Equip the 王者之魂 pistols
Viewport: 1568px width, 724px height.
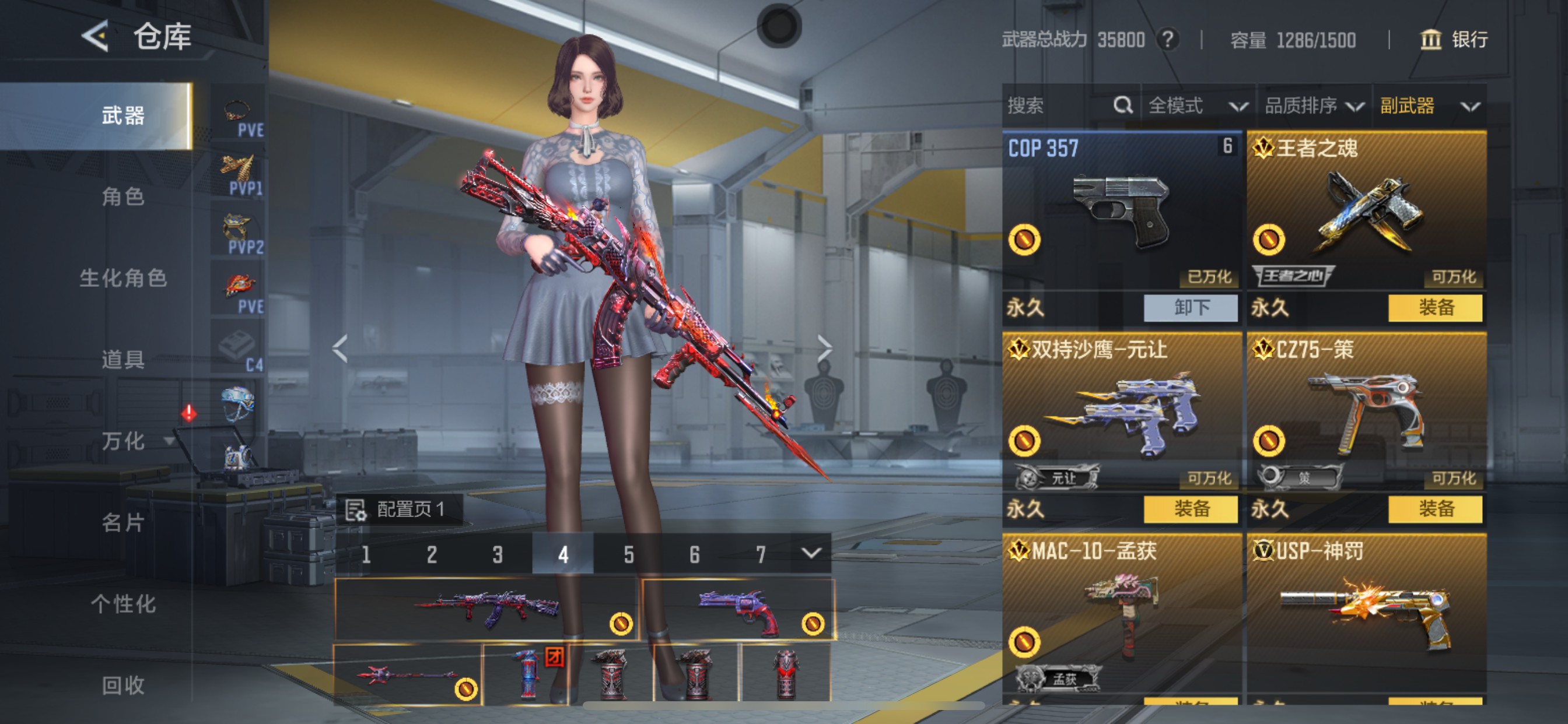(x=1434, y=308)
